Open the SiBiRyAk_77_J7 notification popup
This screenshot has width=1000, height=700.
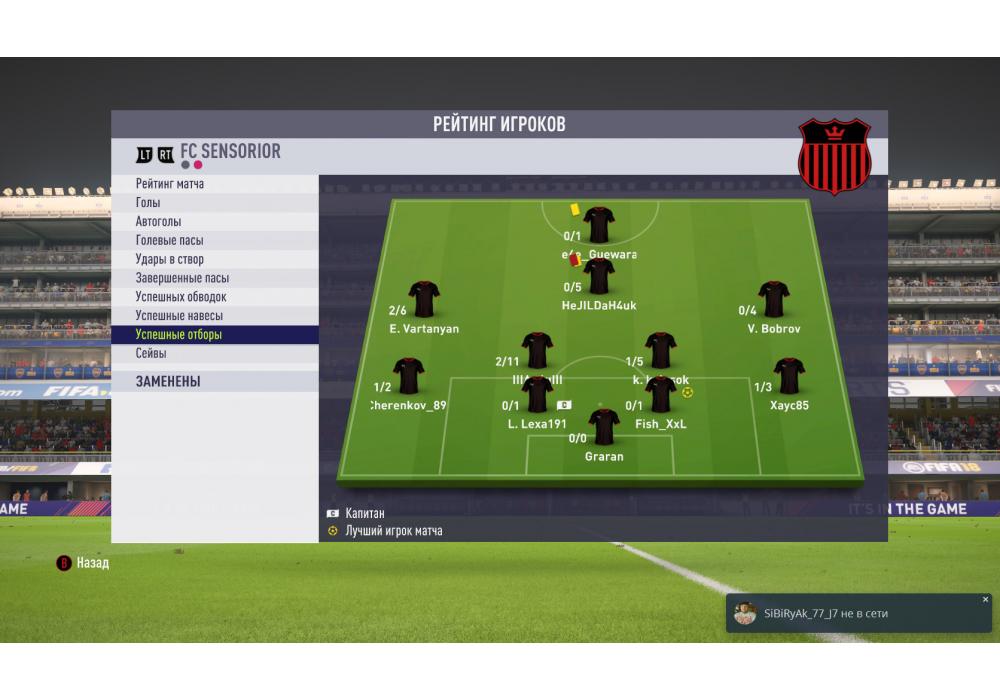850,614
